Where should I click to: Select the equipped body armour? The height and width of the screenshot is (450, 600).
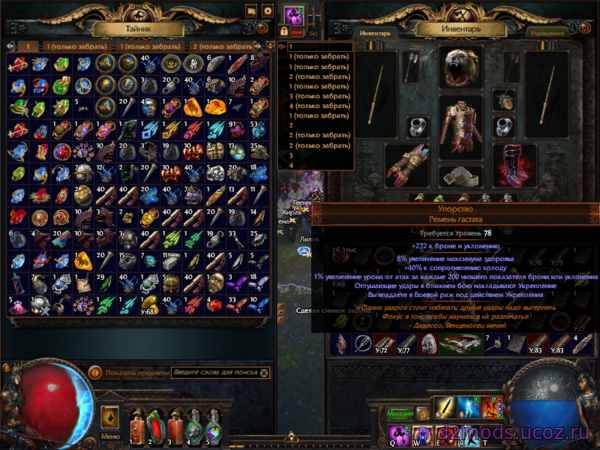[463, 125]
